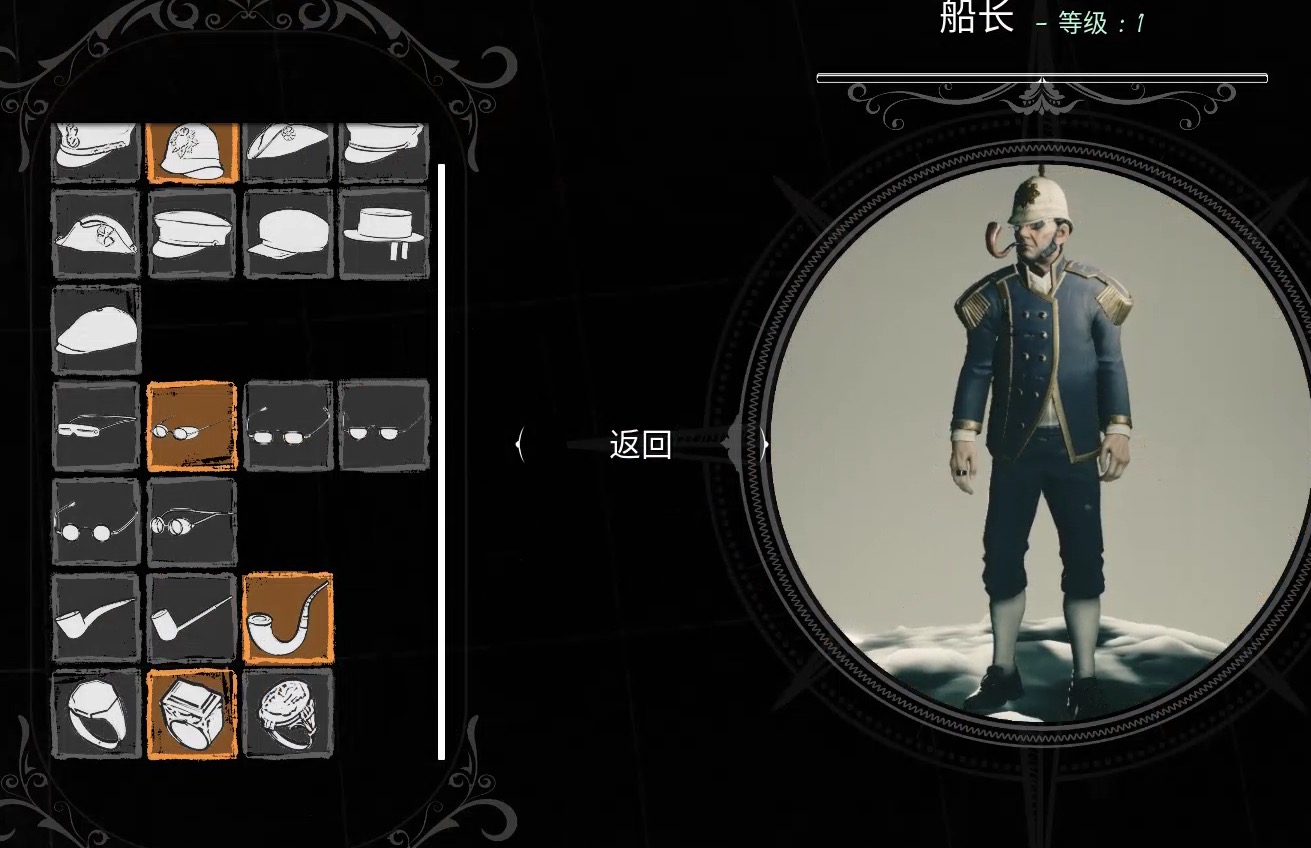This screenshot has width=1311, height=848.
Task: Click the 返回 (back) button
Action: pyautogui.click(x=640, y=445)
